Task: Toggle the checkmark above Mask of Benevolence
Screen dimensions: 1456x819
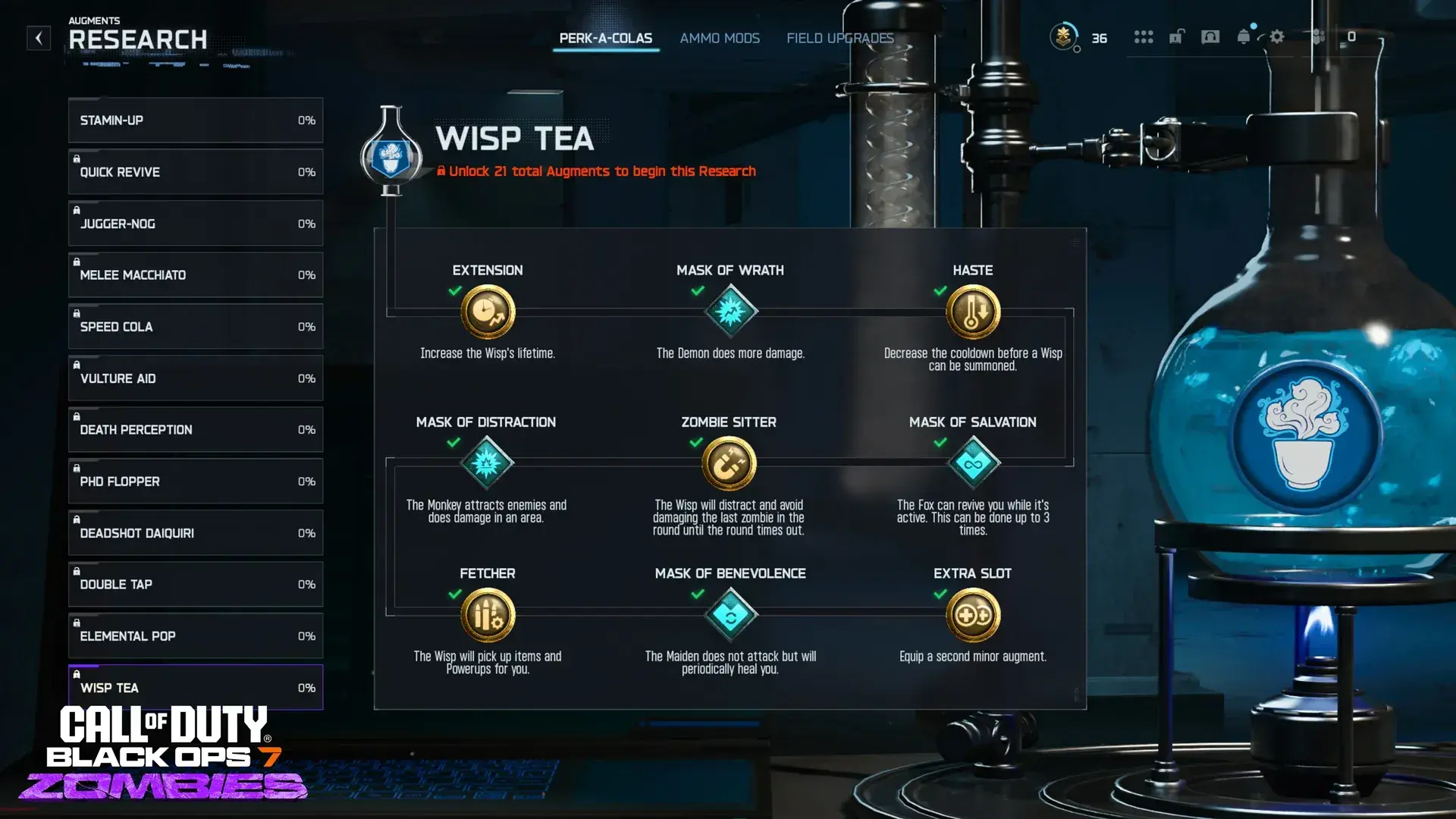Action: point(698,595)
